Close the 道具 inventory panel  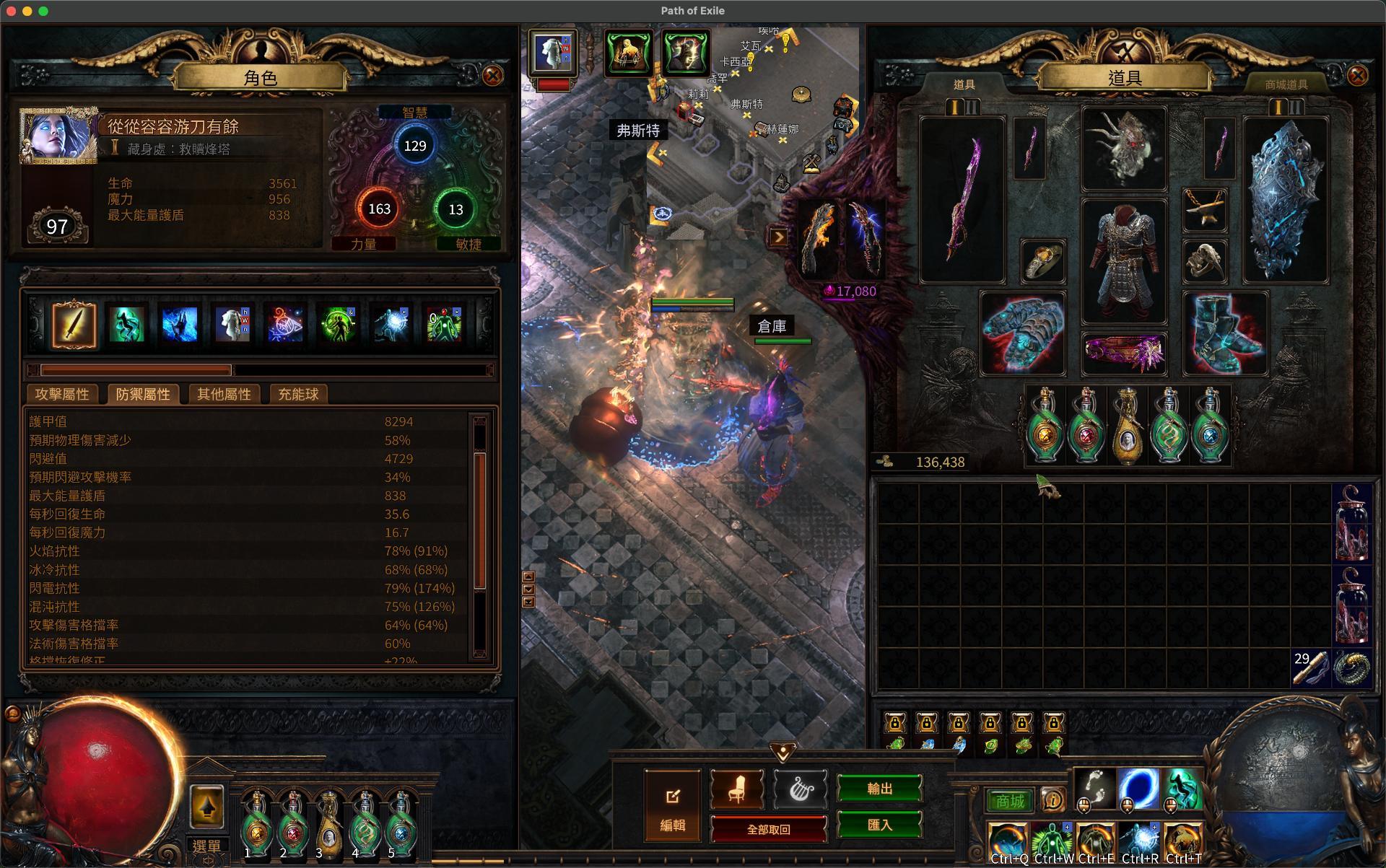pyautogui.click(x=1357, y=76)
